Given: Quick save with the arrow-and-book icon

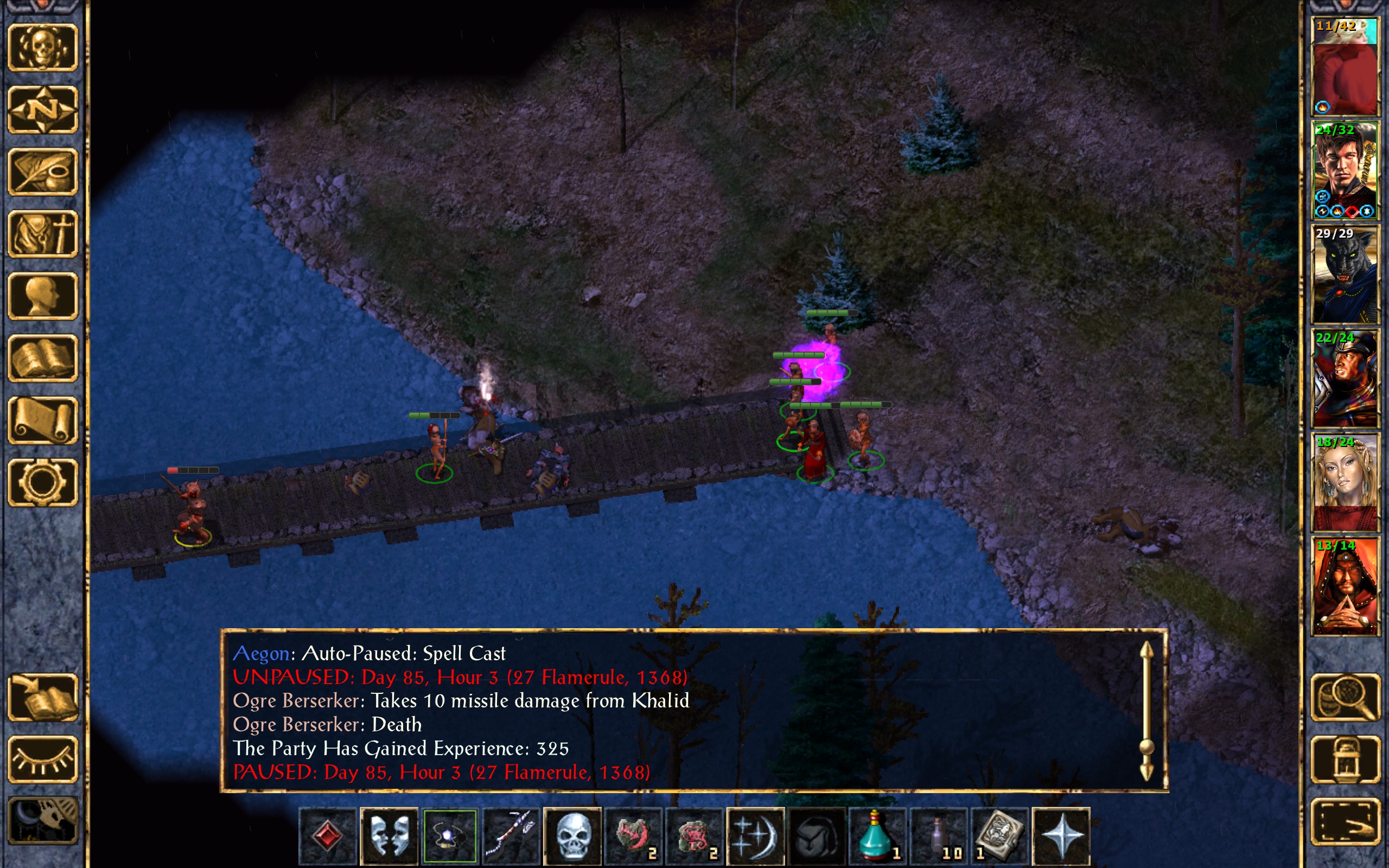Looking at the screenshot, I should click(42, 697).
